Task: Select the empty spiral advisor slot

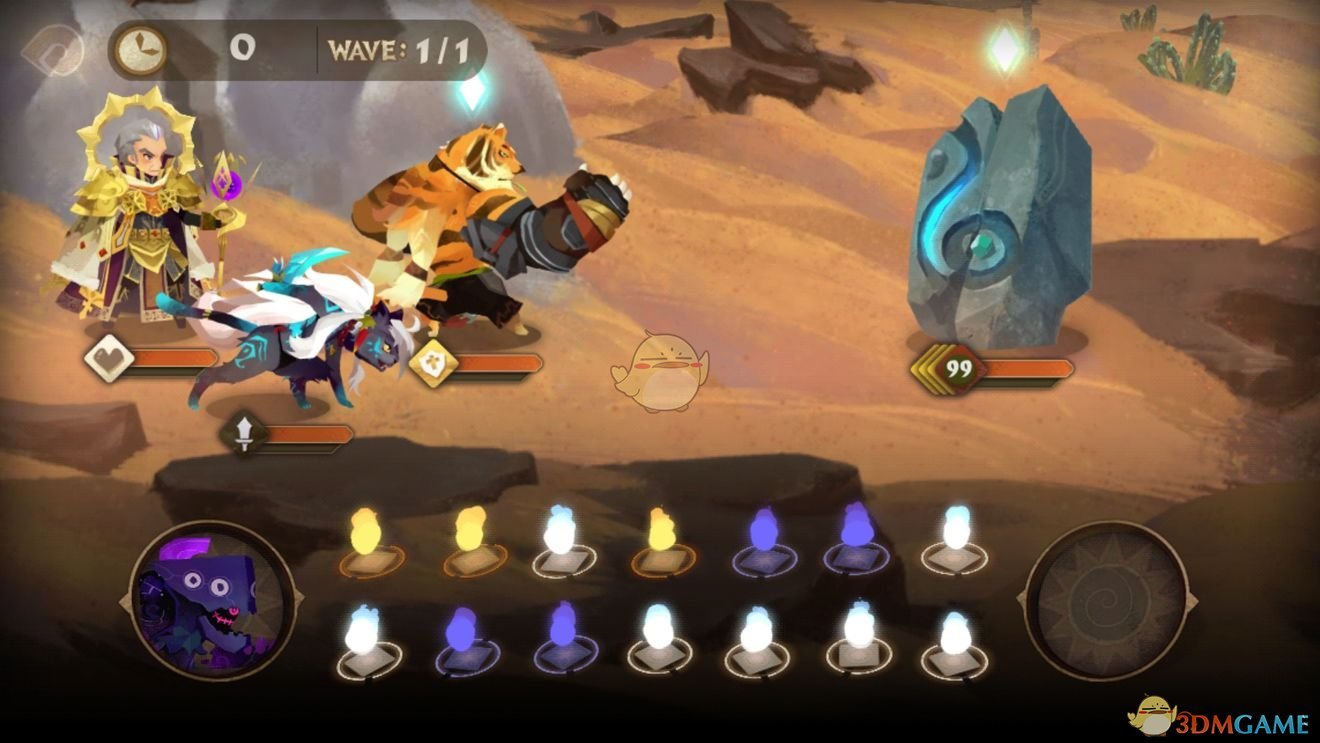Action: tap(1106, 600)
